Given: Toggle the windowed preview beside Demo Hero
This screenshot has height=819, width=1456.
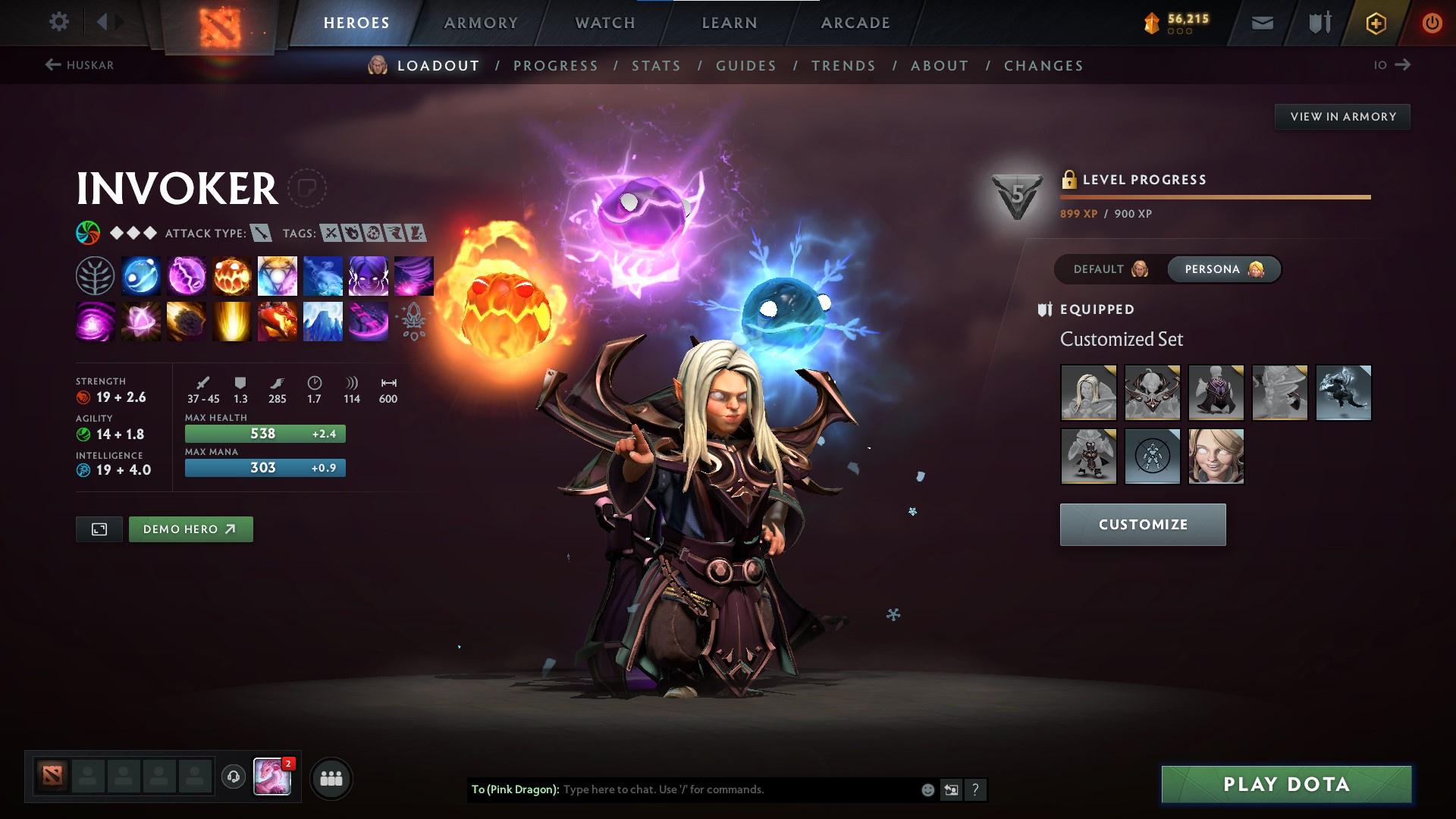Looking at the screenshot, I should pos(99,529).
